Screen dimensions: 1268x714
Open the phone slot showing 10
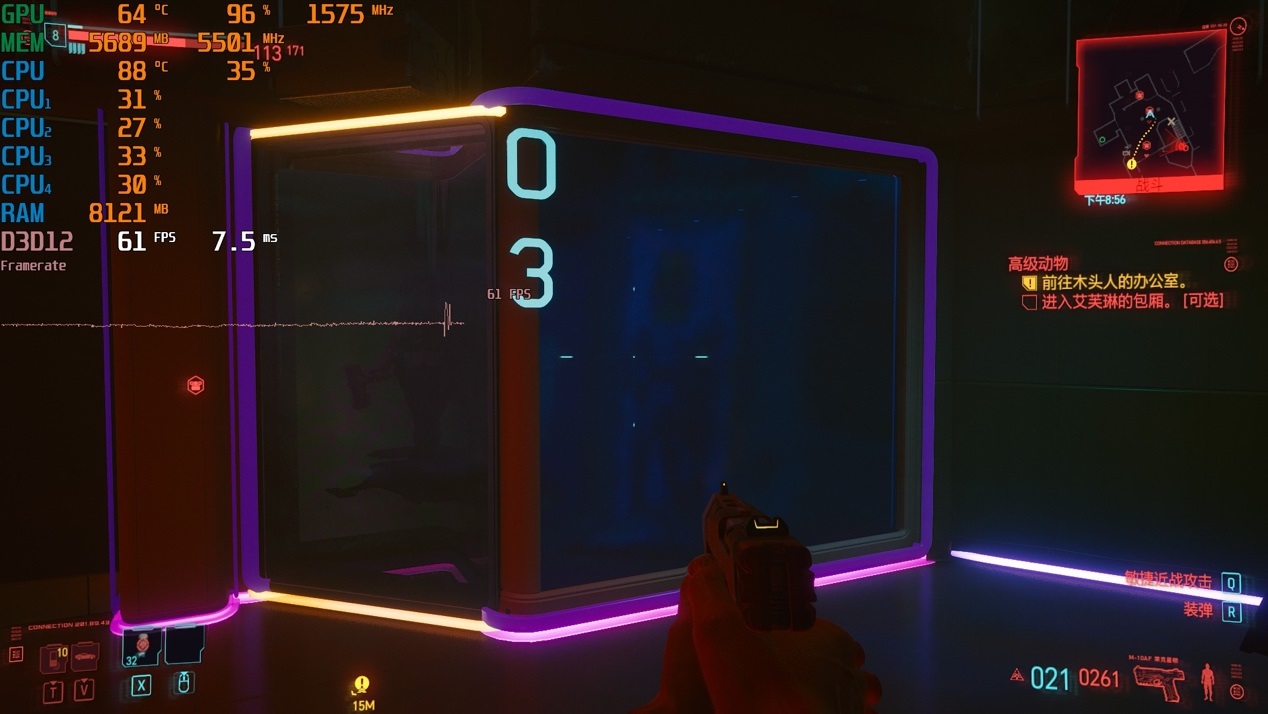click(53, 658)
